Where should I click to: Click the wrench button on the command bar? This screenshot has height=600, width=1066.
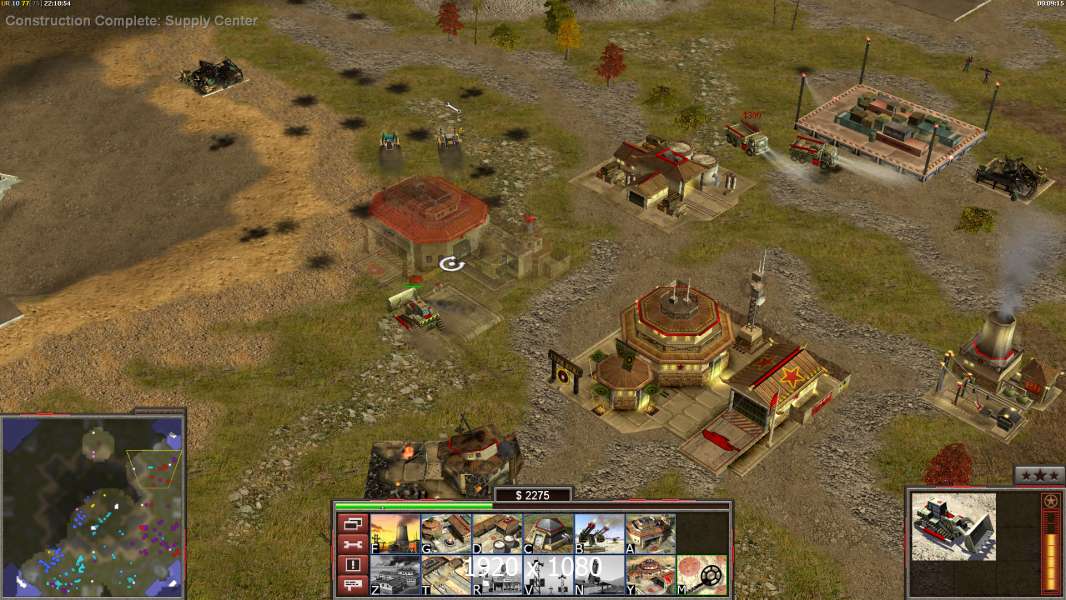(351, 544)
